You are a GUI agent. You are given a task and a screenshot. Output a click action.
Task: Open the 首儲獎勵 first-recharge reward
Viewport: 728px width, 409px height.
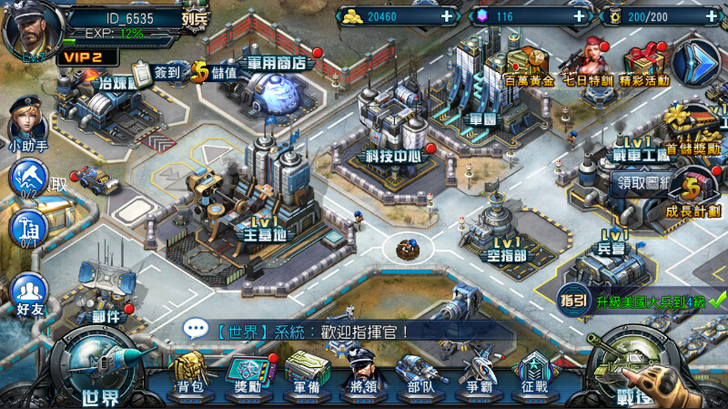point(692,130)
